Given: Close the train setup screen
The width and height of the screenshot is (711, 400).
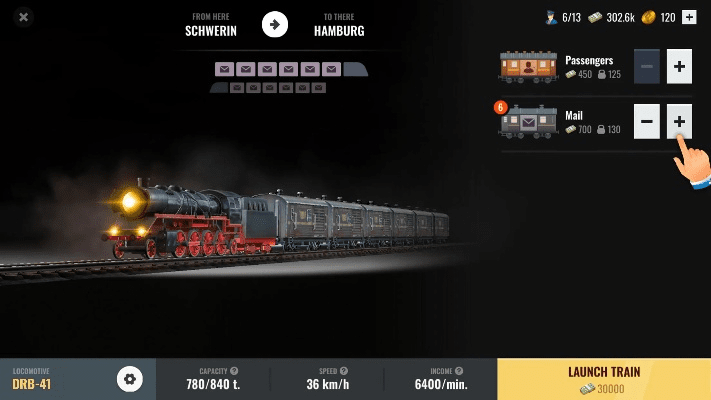Looking at the screenshot, I should point(24,17).
